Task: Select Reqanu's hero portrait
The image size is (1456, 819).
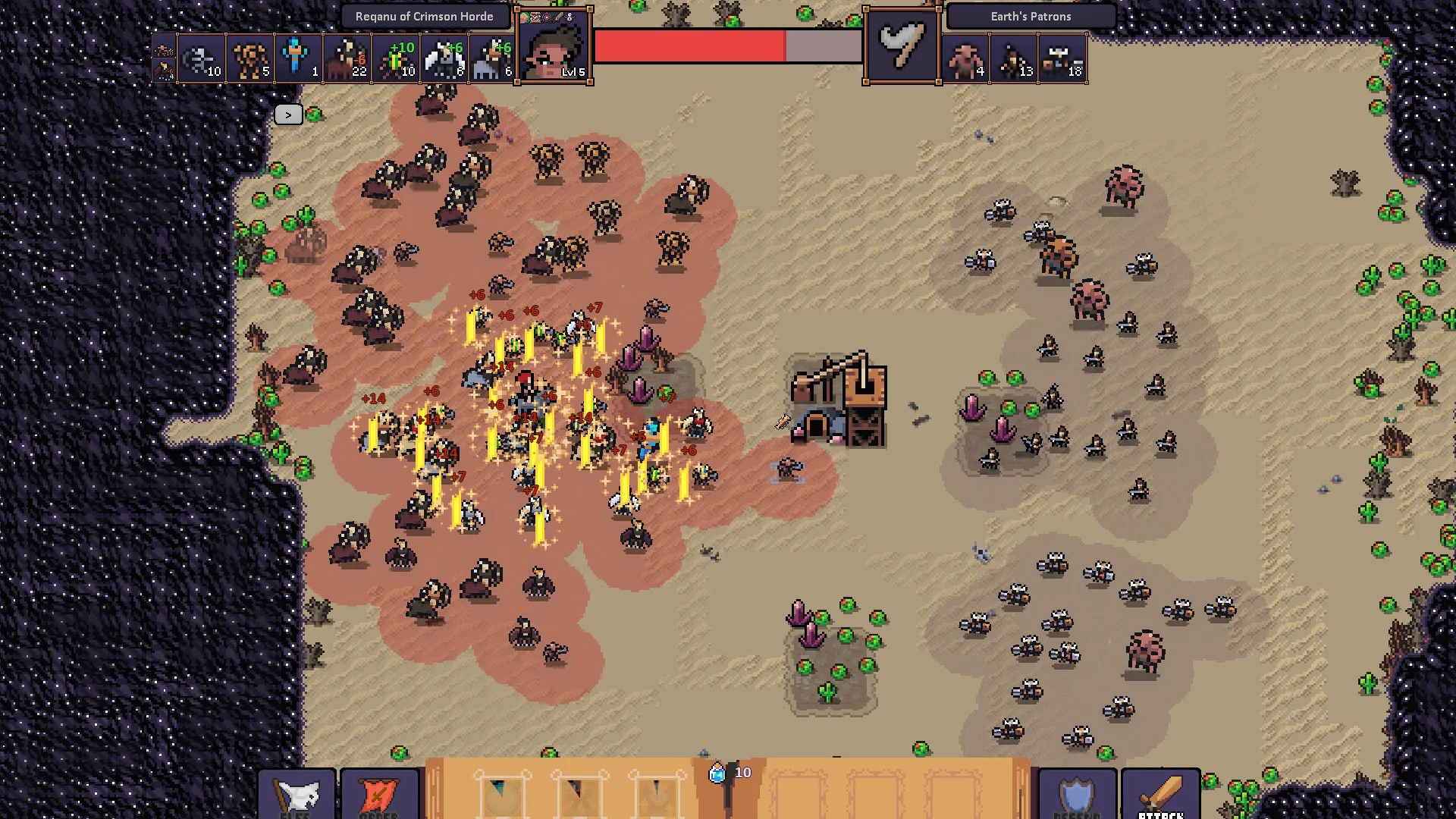Action: pos(554,47)
